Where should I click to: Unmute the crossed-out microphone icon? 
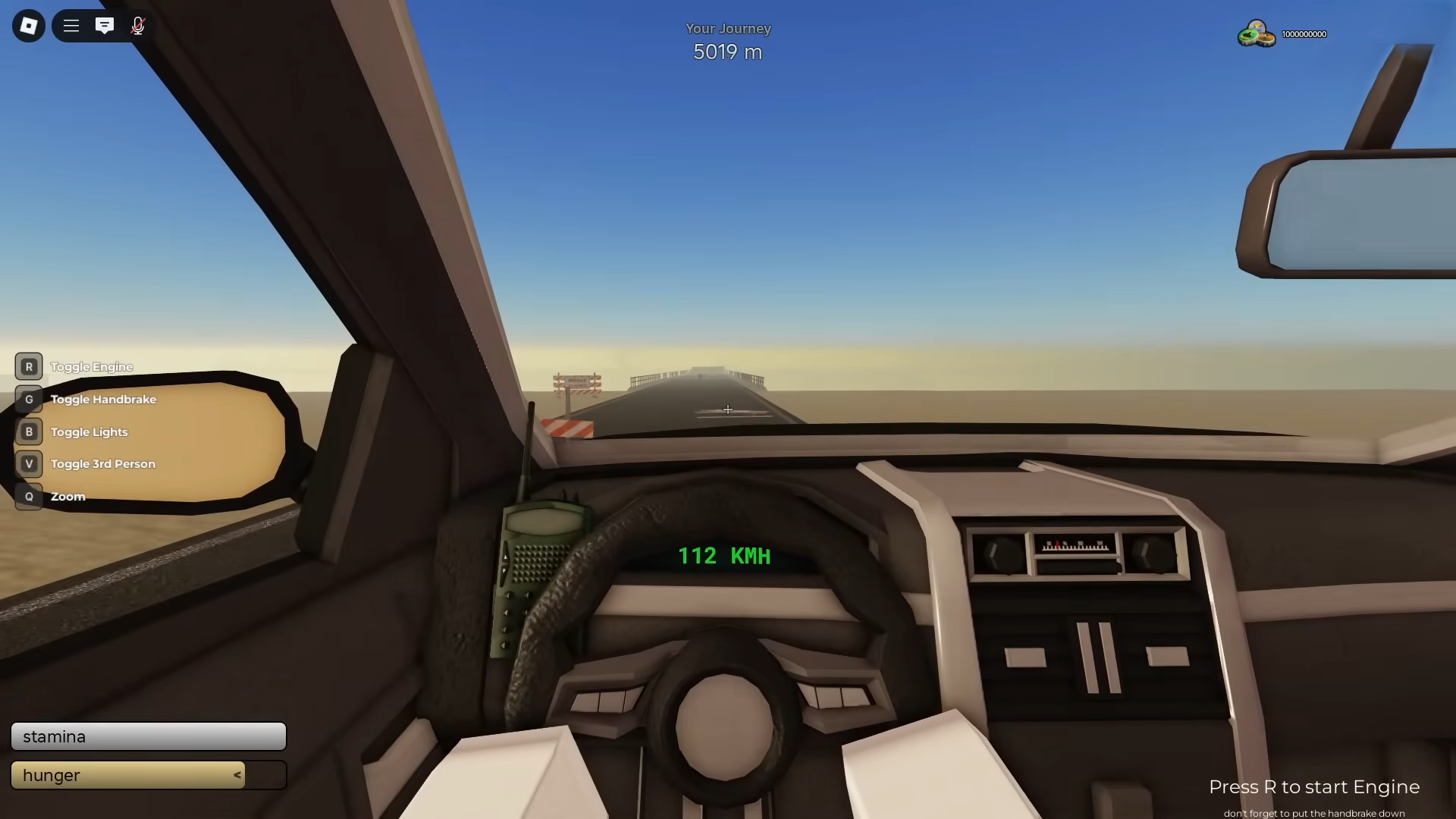tap(138, 25)
